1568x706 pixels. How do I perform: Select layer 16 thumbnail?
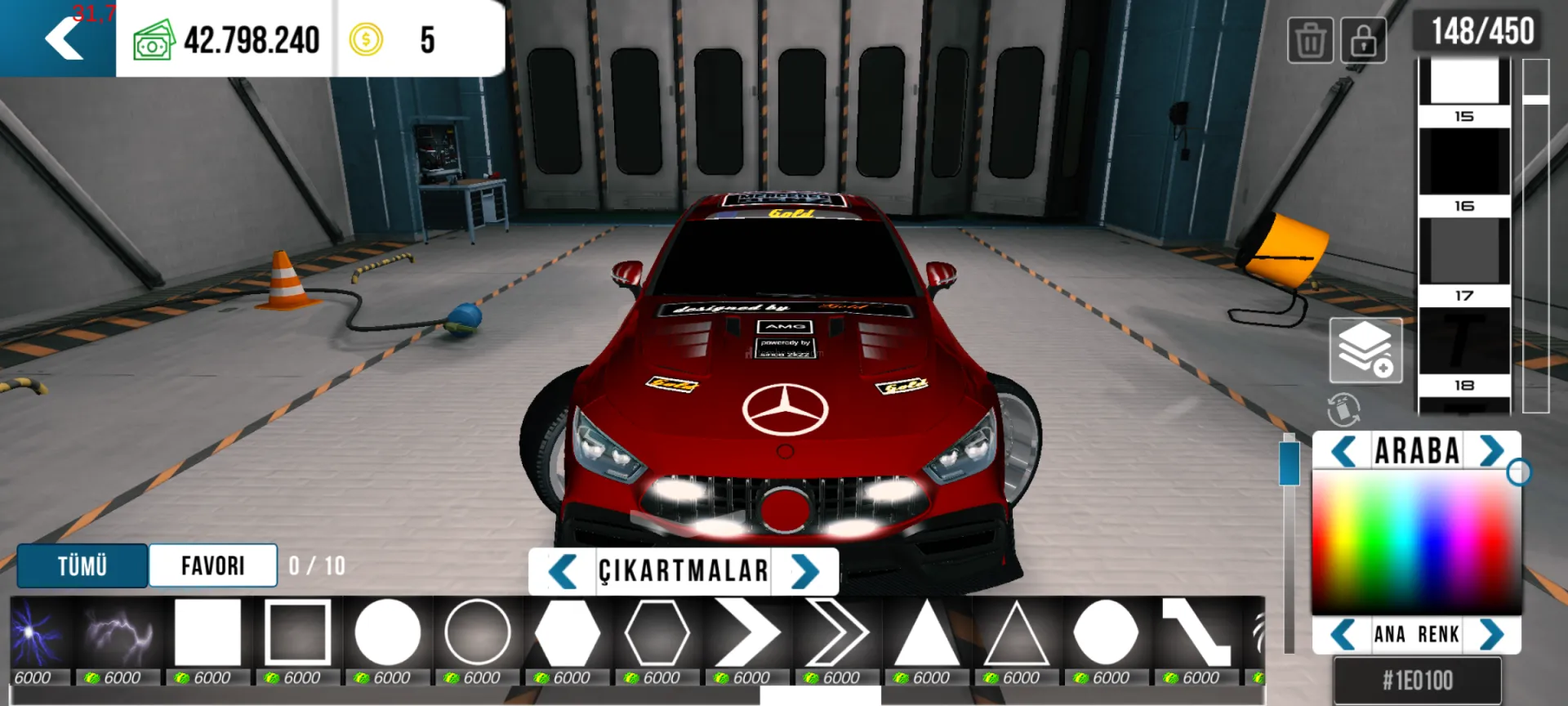tap(1463, 162)
